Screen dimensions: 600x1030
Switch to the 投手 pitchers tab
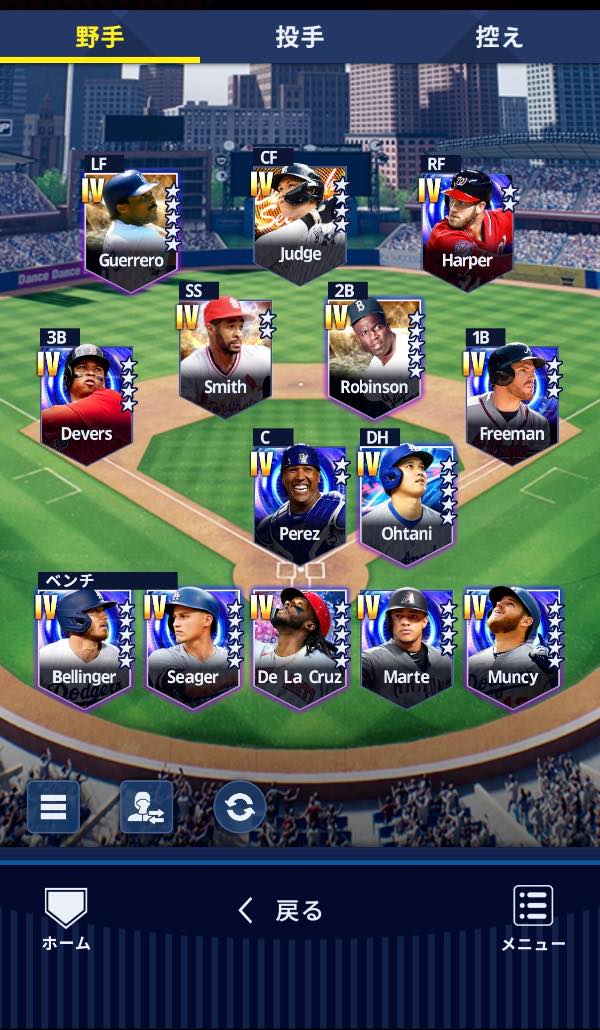click(299, 38)
